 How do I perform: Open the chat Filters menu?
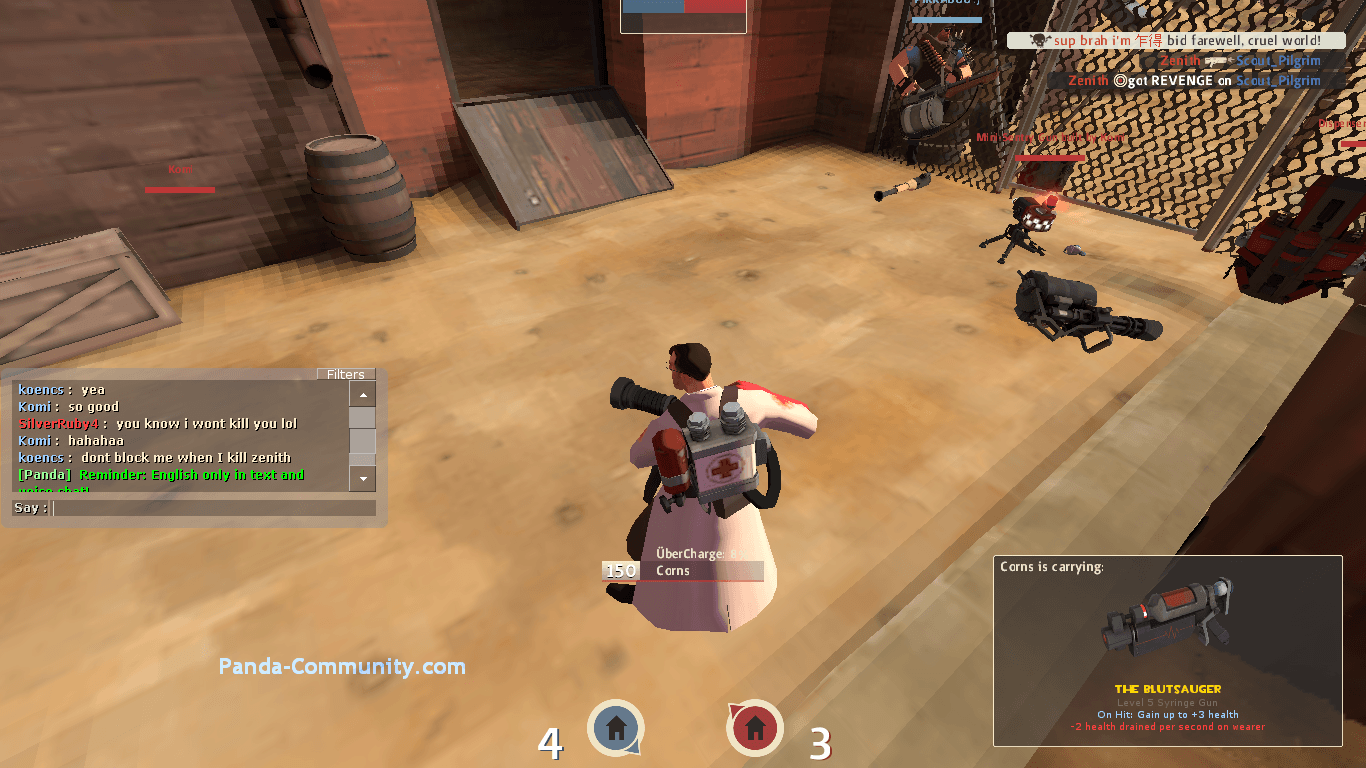click(346, 374)
